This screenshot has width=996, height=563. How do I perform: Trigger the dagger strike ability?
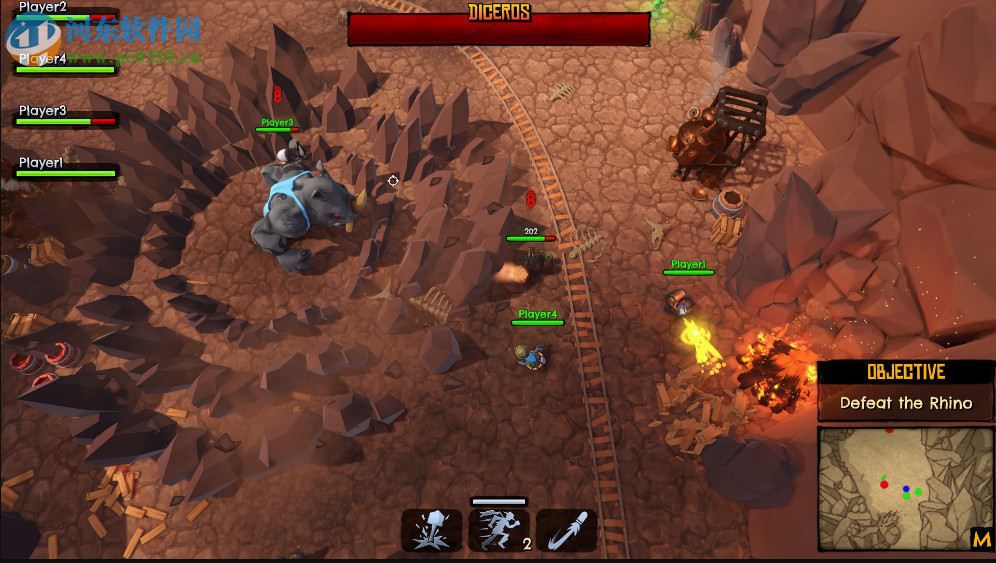click(x=566, y=530)
